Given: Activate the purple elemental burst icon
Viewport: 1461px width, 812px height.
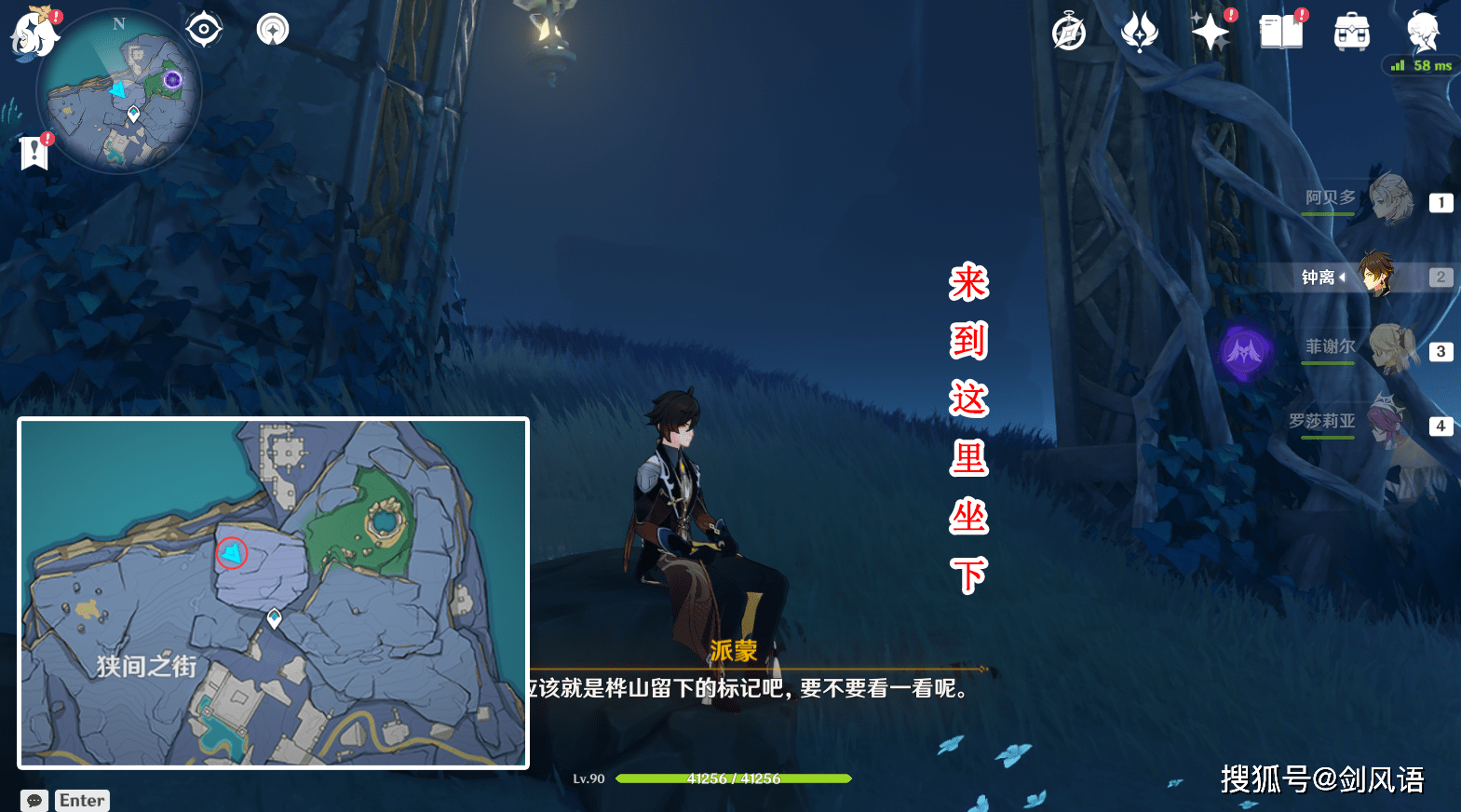Looking at the screenshot, I should coord(1246,354).
